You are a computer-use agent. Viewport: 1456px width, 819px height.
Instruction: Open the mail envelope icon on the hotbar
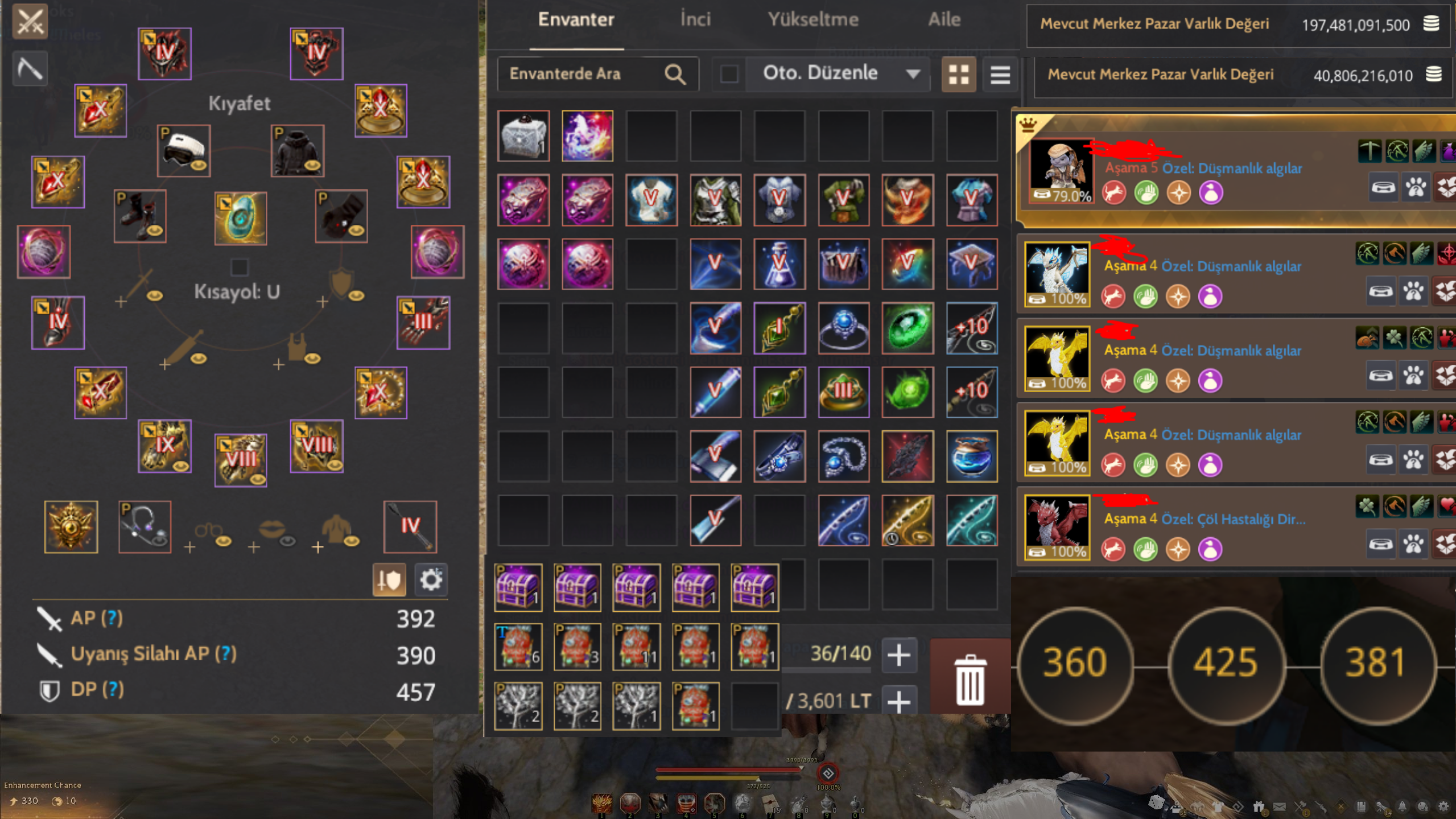click(x=1280, y=806)
